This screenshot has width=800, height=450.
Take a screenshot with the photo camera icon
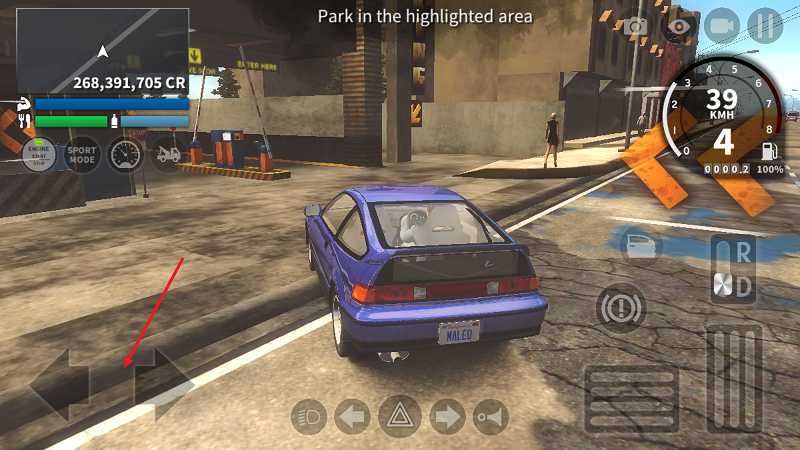[636, 26]
